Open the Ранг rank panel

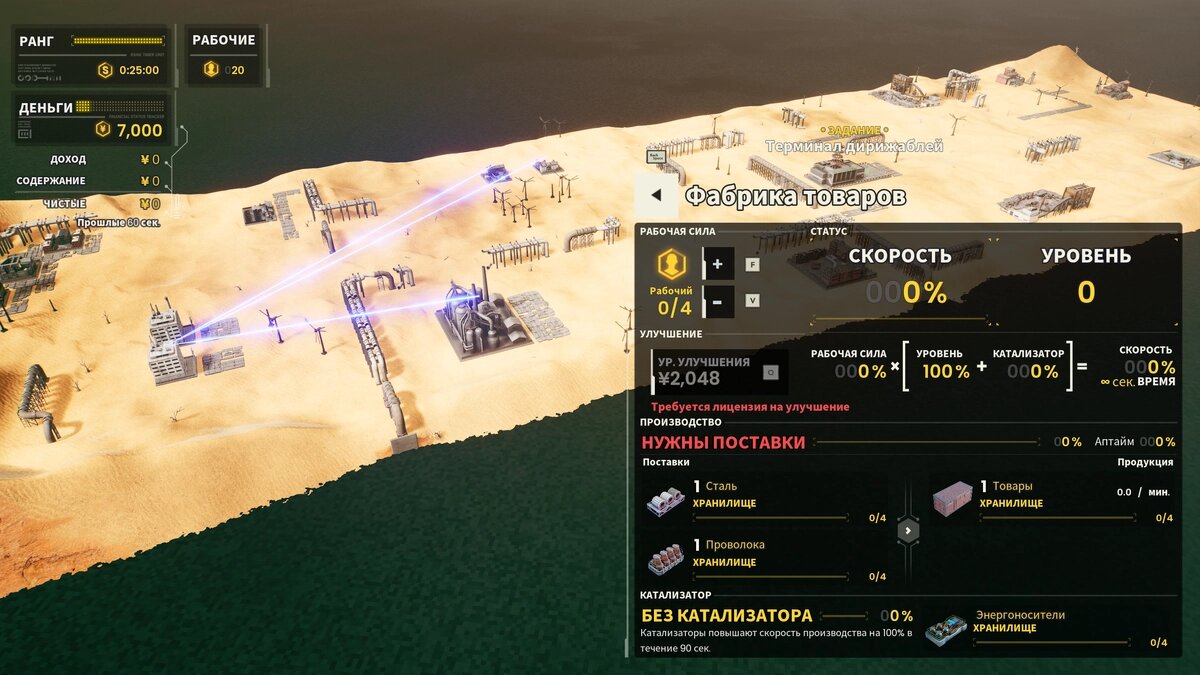92,55
